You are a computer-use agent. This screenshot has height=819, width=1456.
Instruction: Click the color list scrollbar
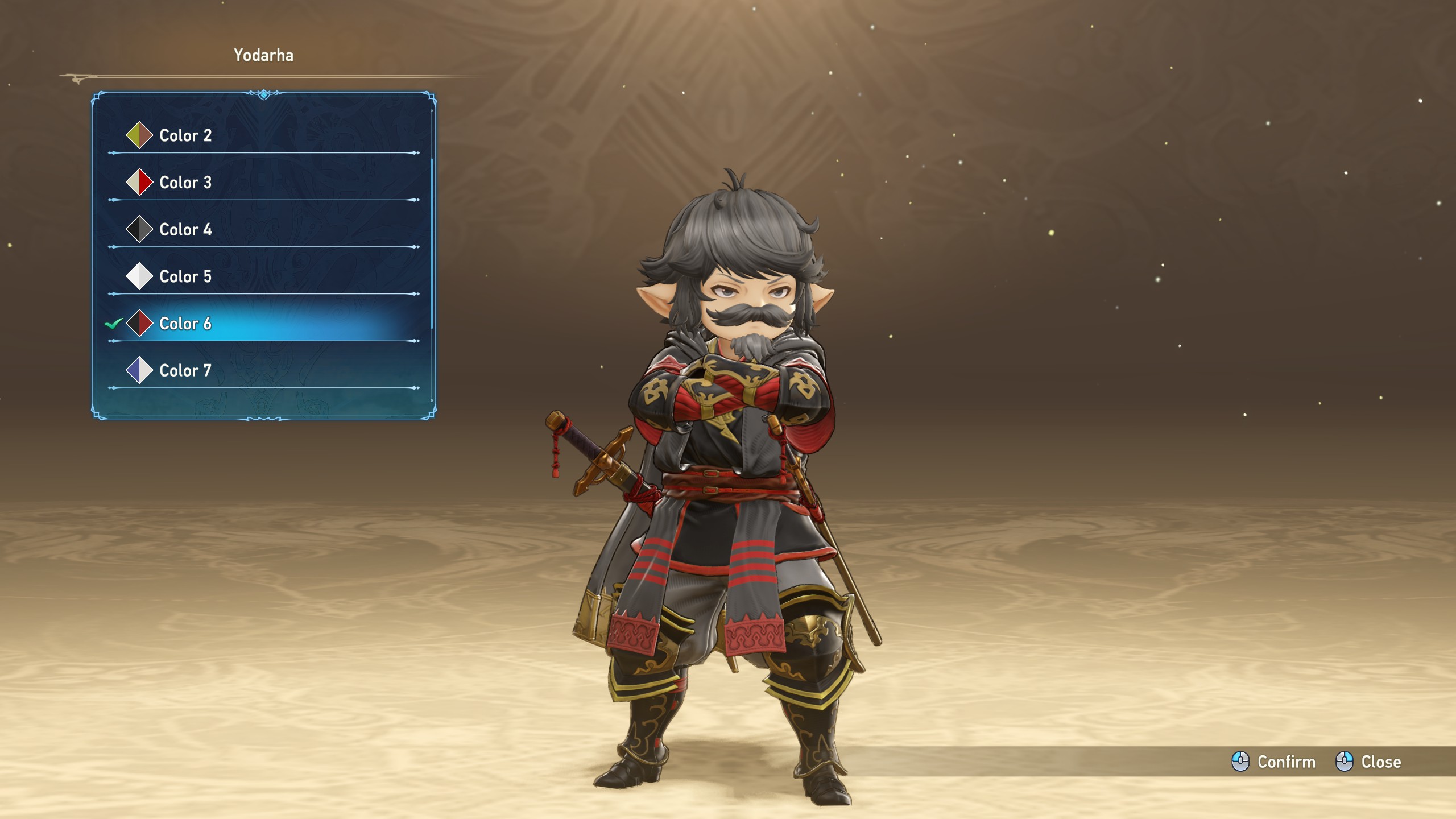[432, 245]
